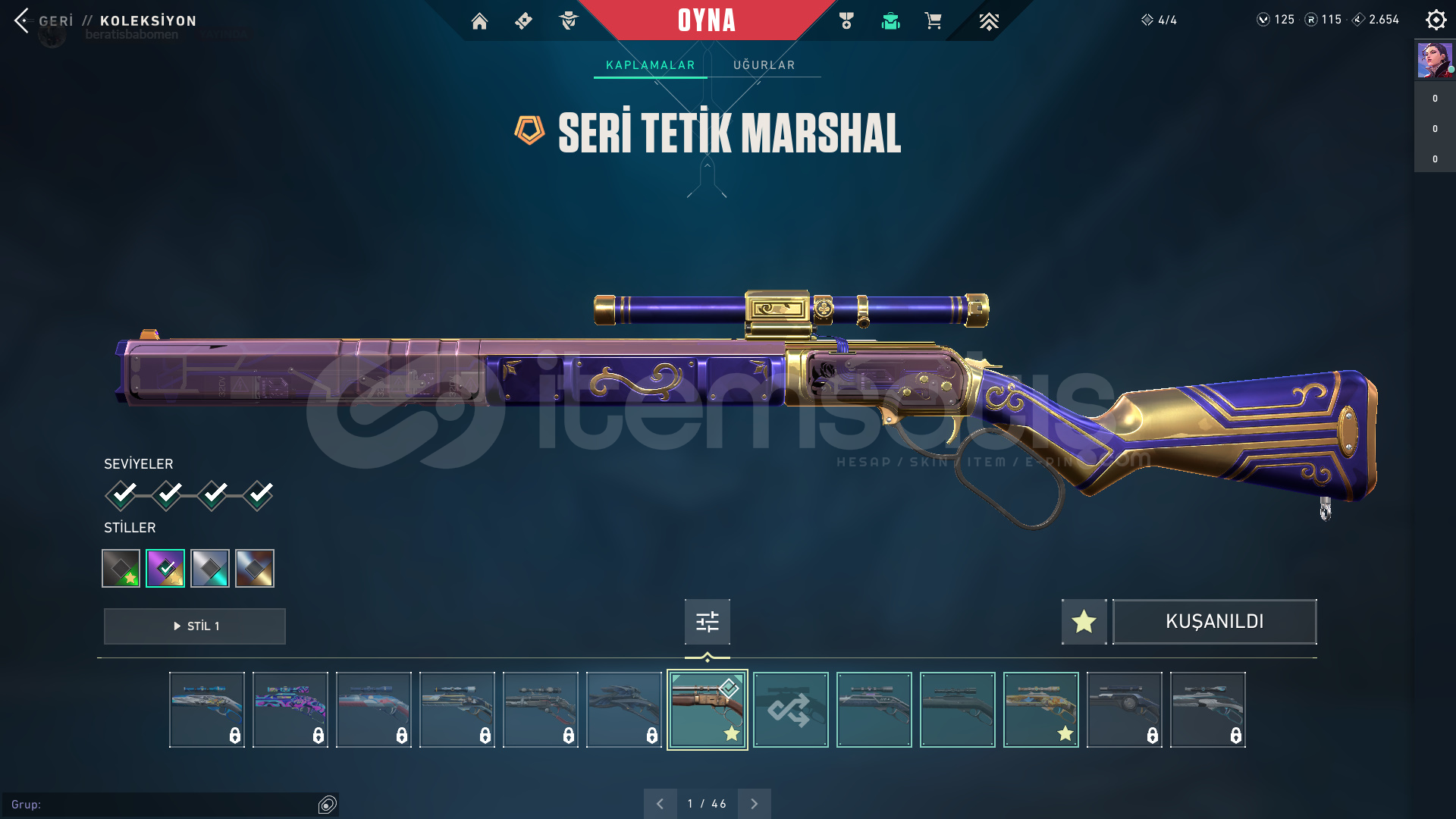Screen dimensions: 1456x819
Task: Play the STİL 1 preview video
Action: click(195, 626)
